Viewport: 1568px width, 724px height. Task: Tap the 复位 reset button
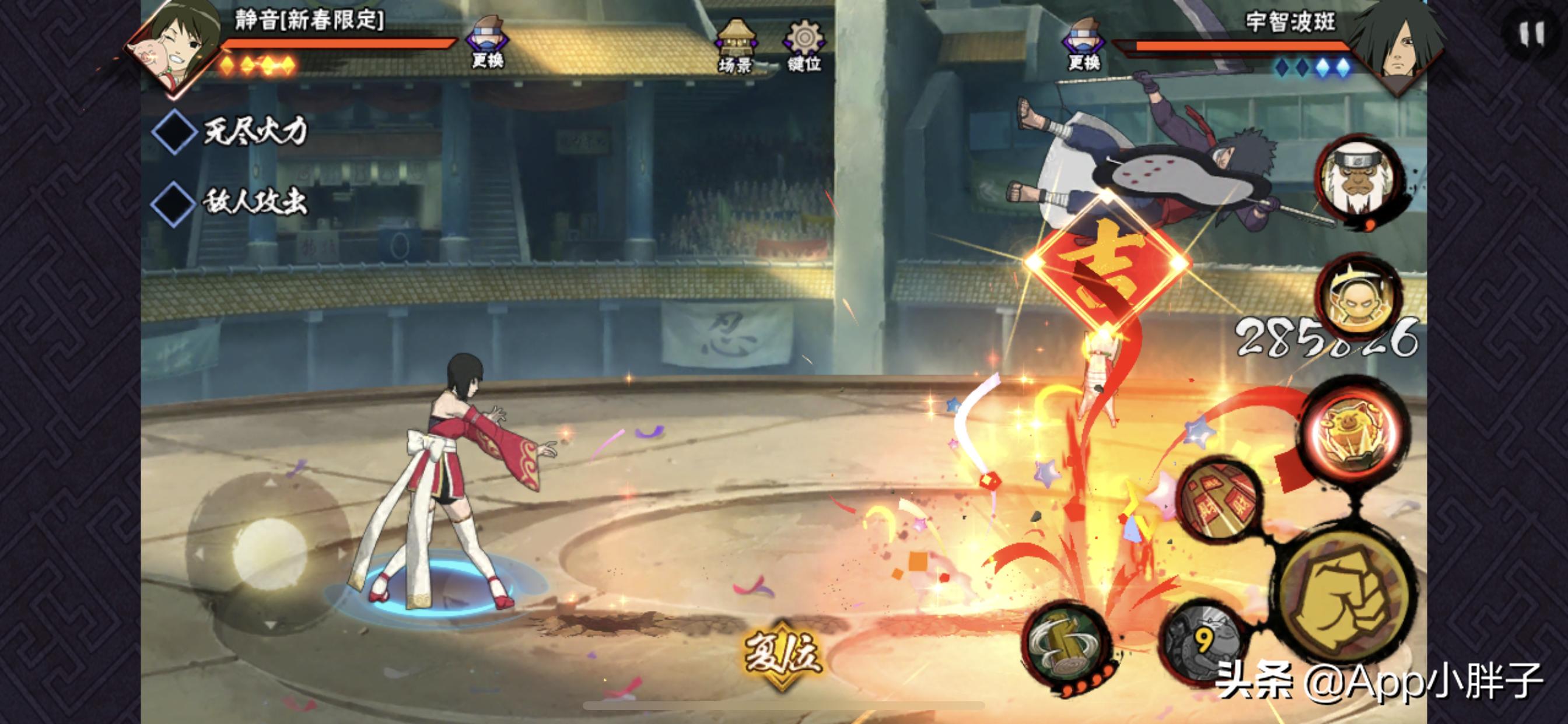pos(782,655)
